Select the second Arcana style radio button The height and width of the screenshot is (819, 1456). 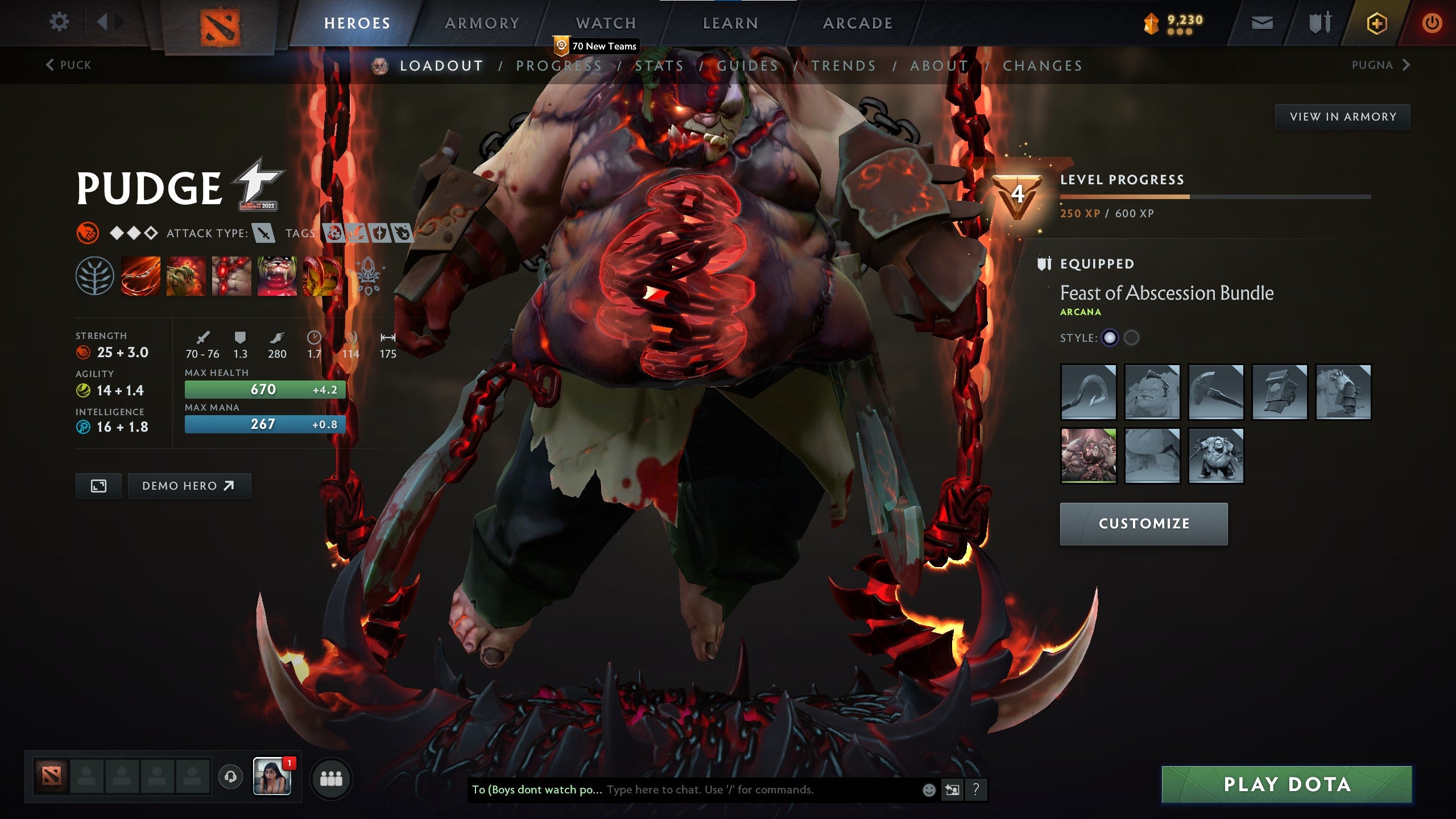[x=1132, y=337]
